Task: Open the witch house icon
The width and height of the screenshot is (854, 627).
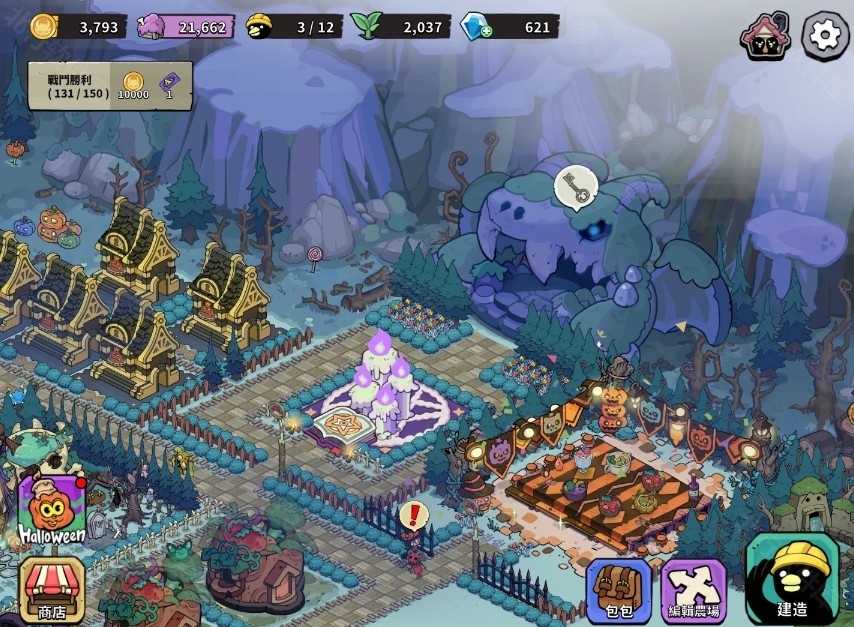Action: (765, 37)
